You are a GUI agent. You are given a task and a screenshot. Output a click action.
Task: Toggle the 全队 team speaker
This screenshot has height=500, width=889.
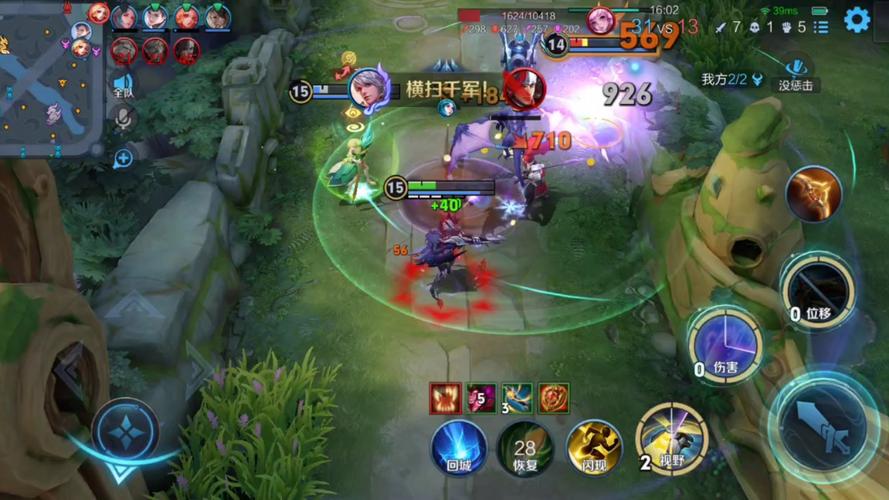(x=123, y=84)
